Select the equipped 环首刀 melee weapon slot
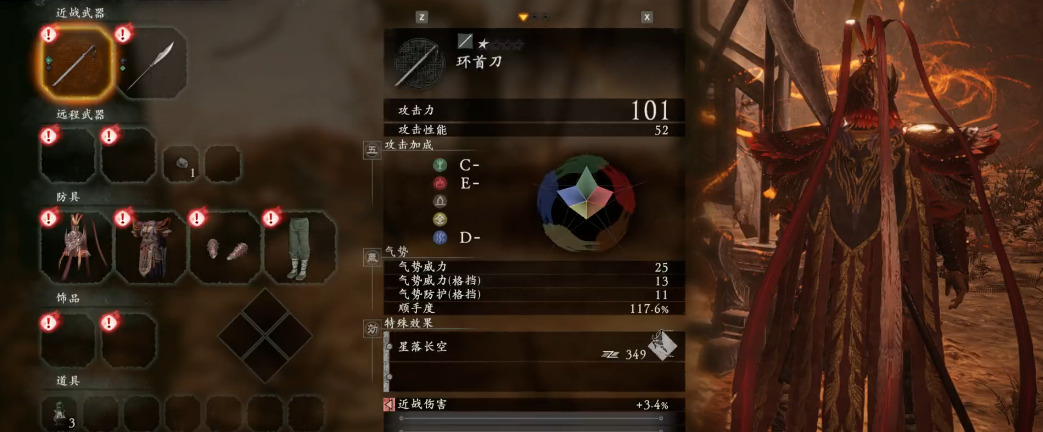The height and width of the screenshot is (432, 1043). [77, 64]
